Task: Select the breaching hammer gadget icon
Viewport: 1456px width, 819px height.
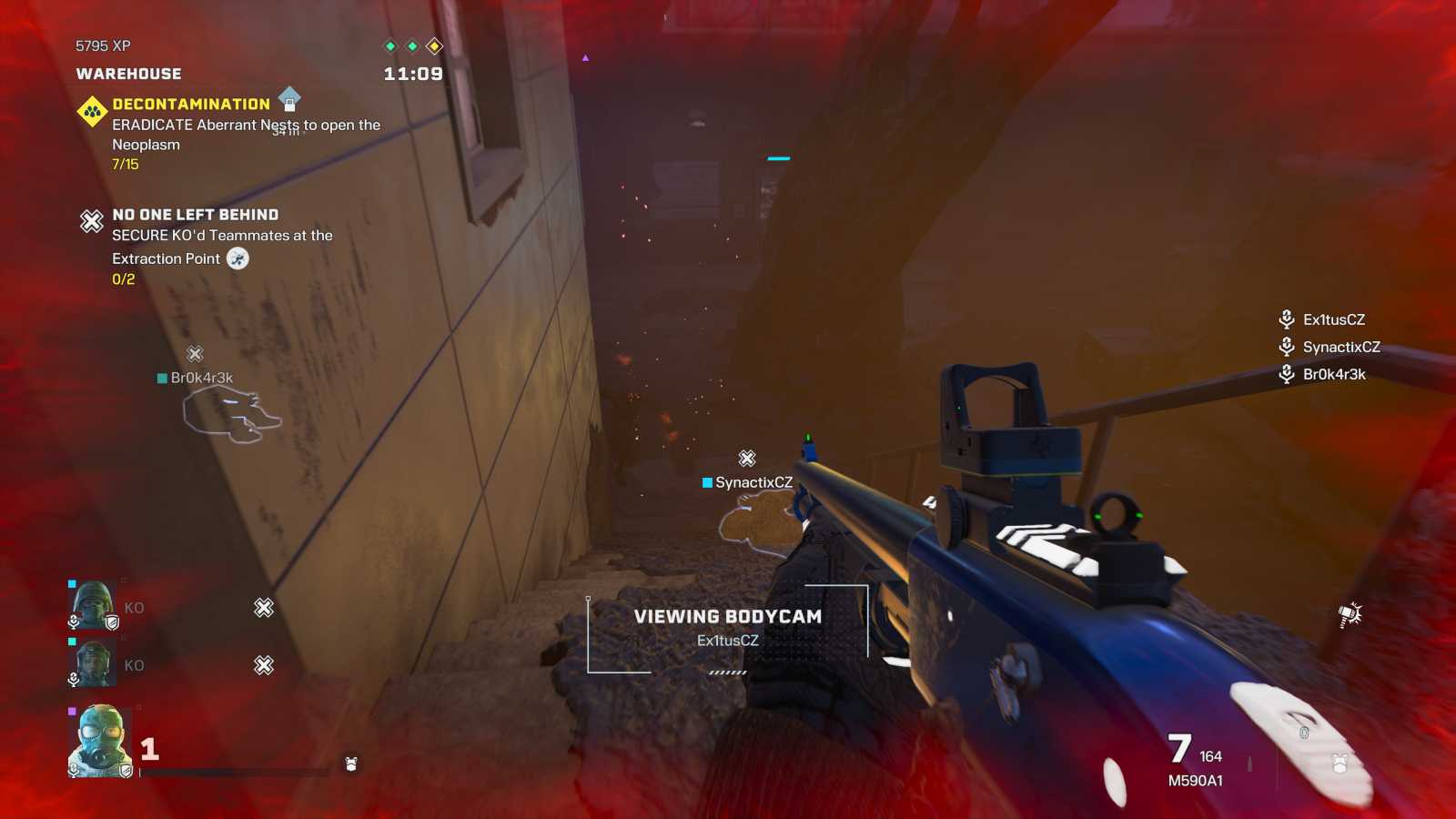Action: pos(1350,617)
